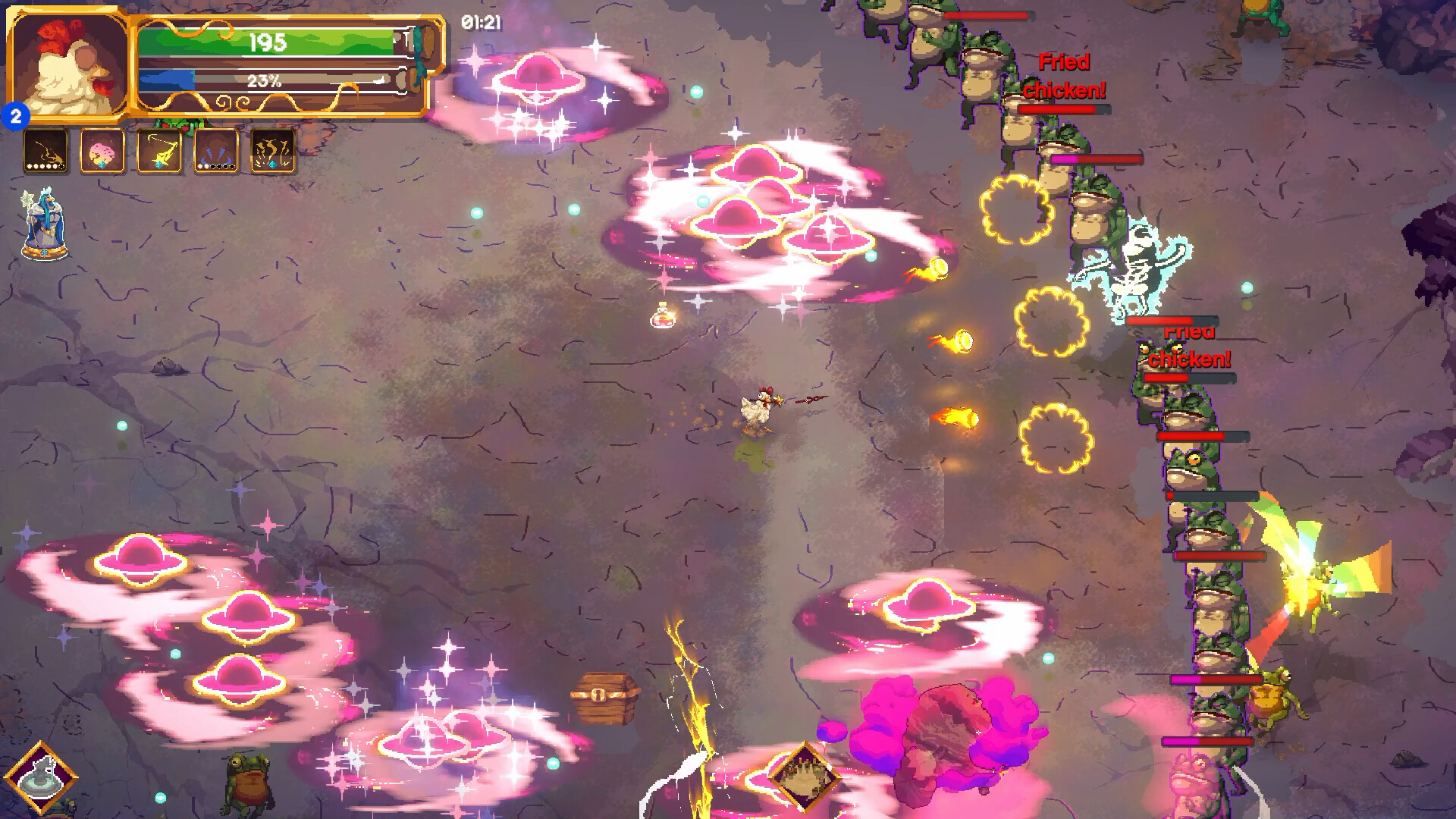Open the fountain marker in bottom-left corner
This screenshot has height=819, width=1456.
click(x=43, y=775)
